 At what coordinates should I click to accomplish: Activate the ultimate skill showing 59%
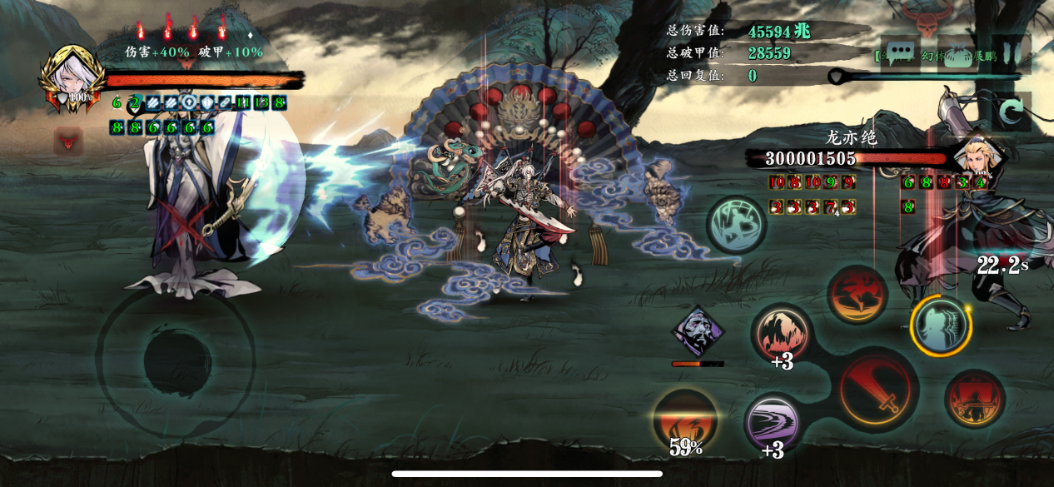(685, 418)
